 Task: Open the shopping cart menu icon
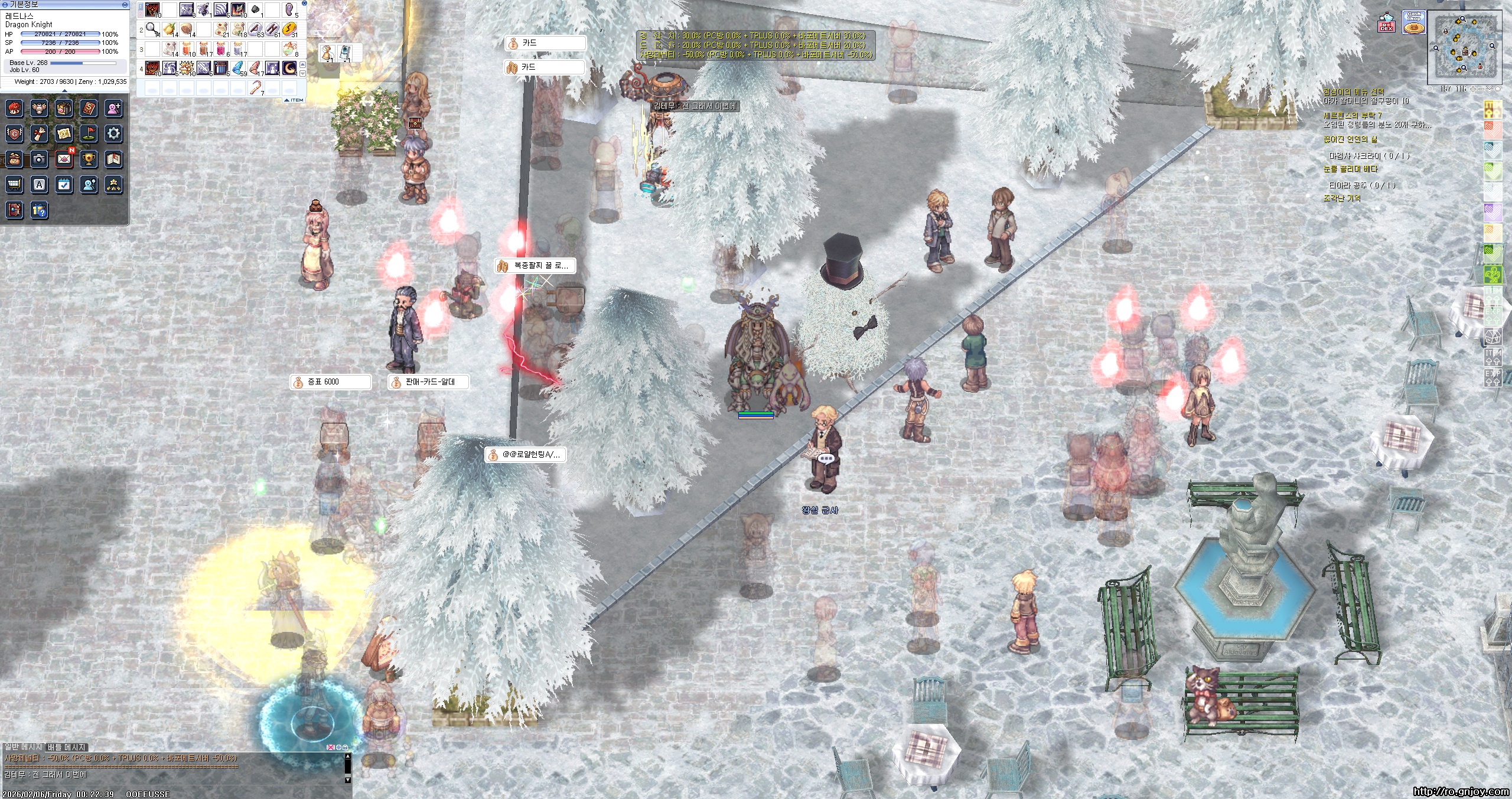point(15,185)
